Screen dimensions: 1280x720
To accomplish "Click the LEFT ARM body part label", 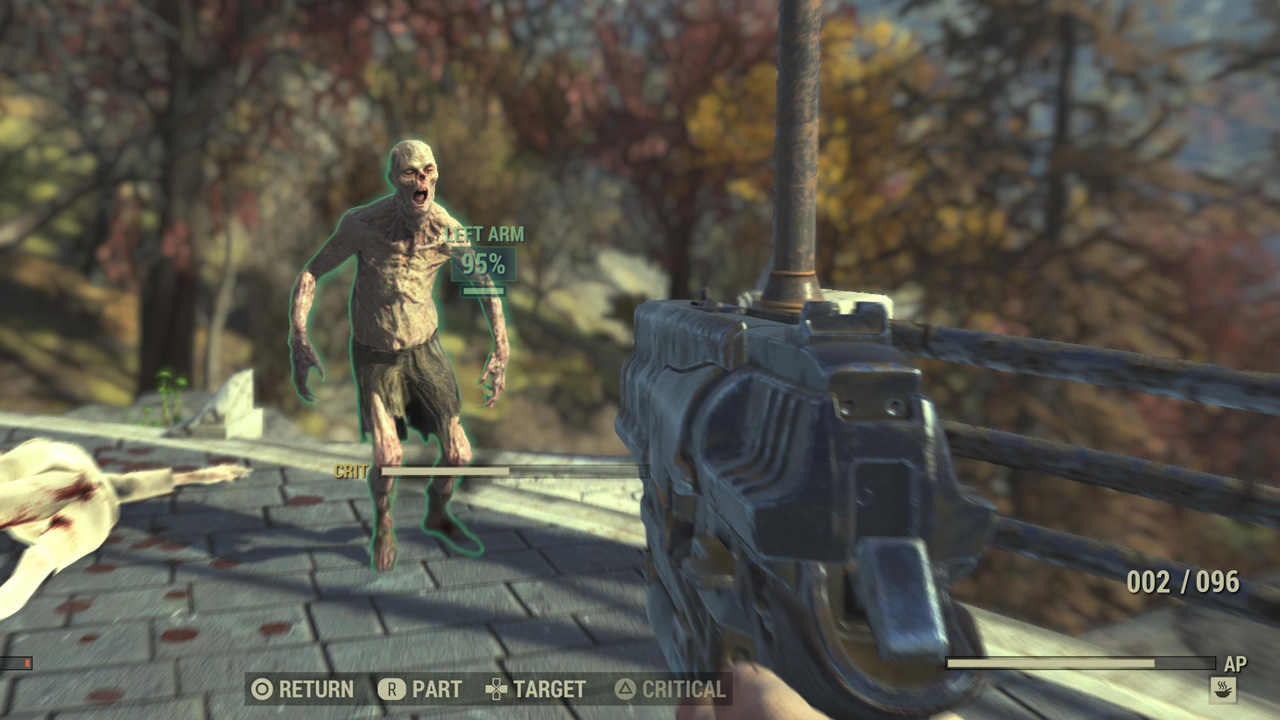I will click(x=487, y=232).
